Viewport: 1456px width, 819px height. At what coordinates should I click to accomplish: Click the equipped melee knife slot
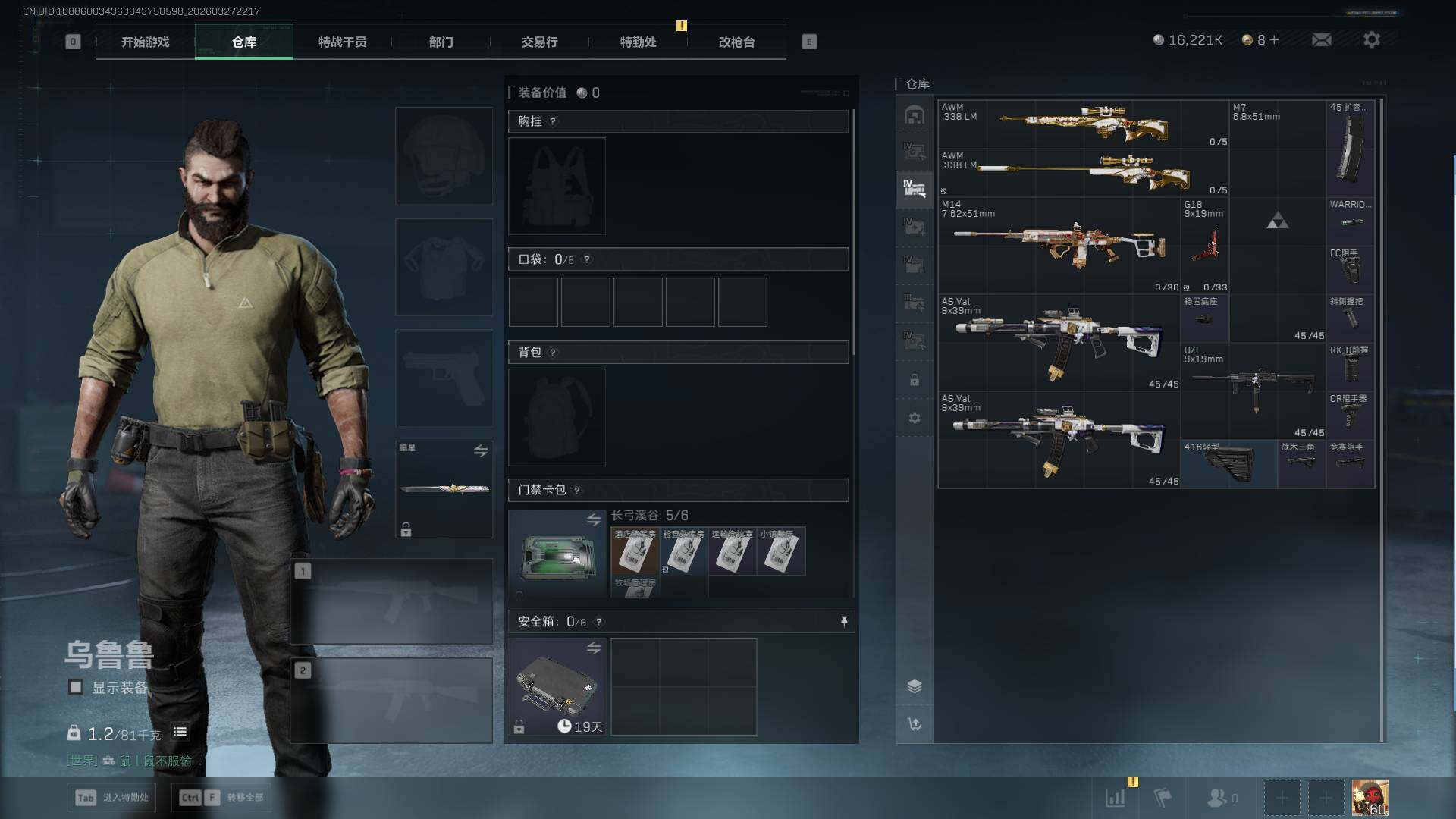[x=444, y=489]
